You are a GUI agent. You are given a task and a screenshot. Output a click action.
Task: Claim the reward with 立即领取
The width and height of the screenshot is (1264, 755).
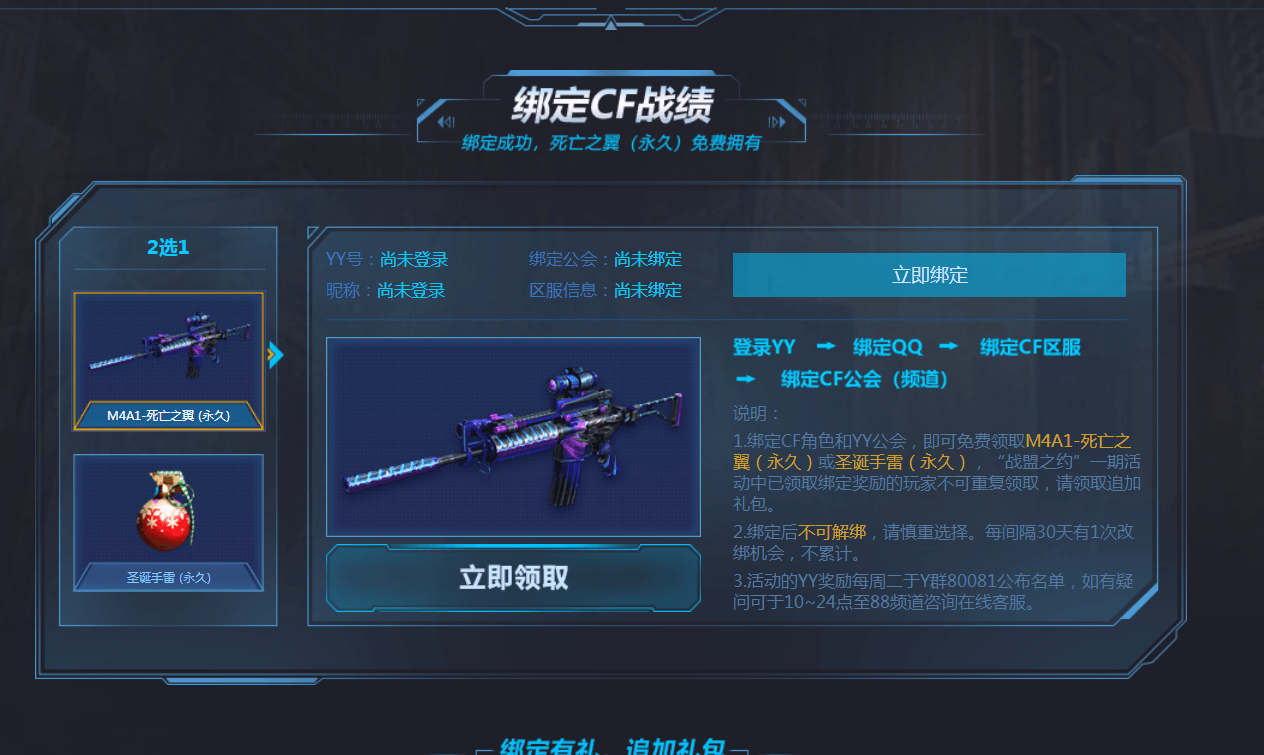(513, 577)
